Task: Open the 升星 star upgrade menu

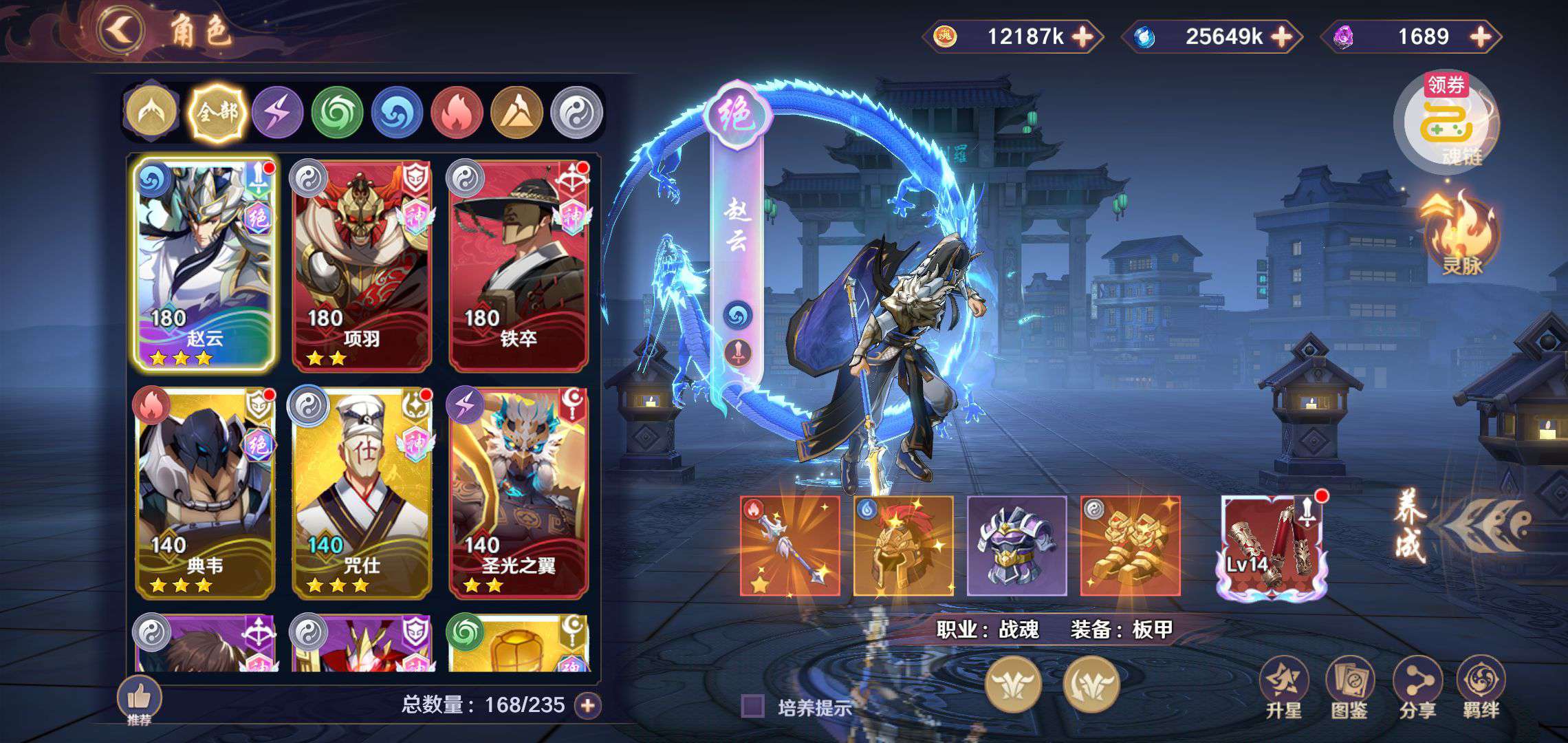Action: click(x=1283, y=688)
